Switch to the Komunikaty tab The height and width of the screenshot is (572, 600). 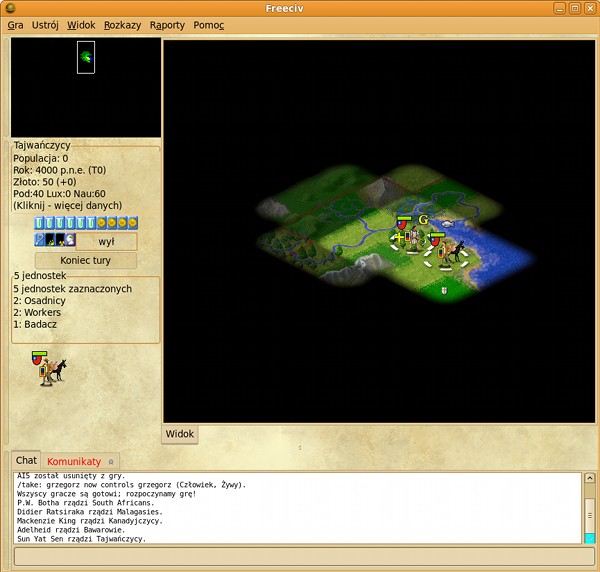click(x=74, y=461)
